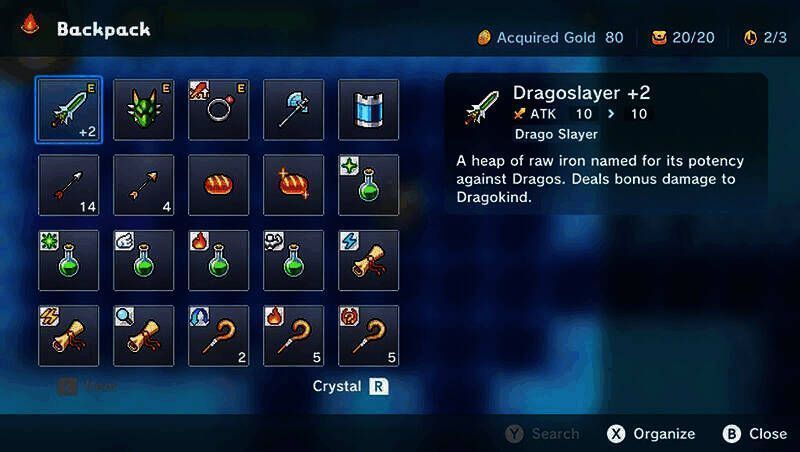Choose the green dragon mask item
The height and width of the screenshot is (452, 800).
pos(143,110)
